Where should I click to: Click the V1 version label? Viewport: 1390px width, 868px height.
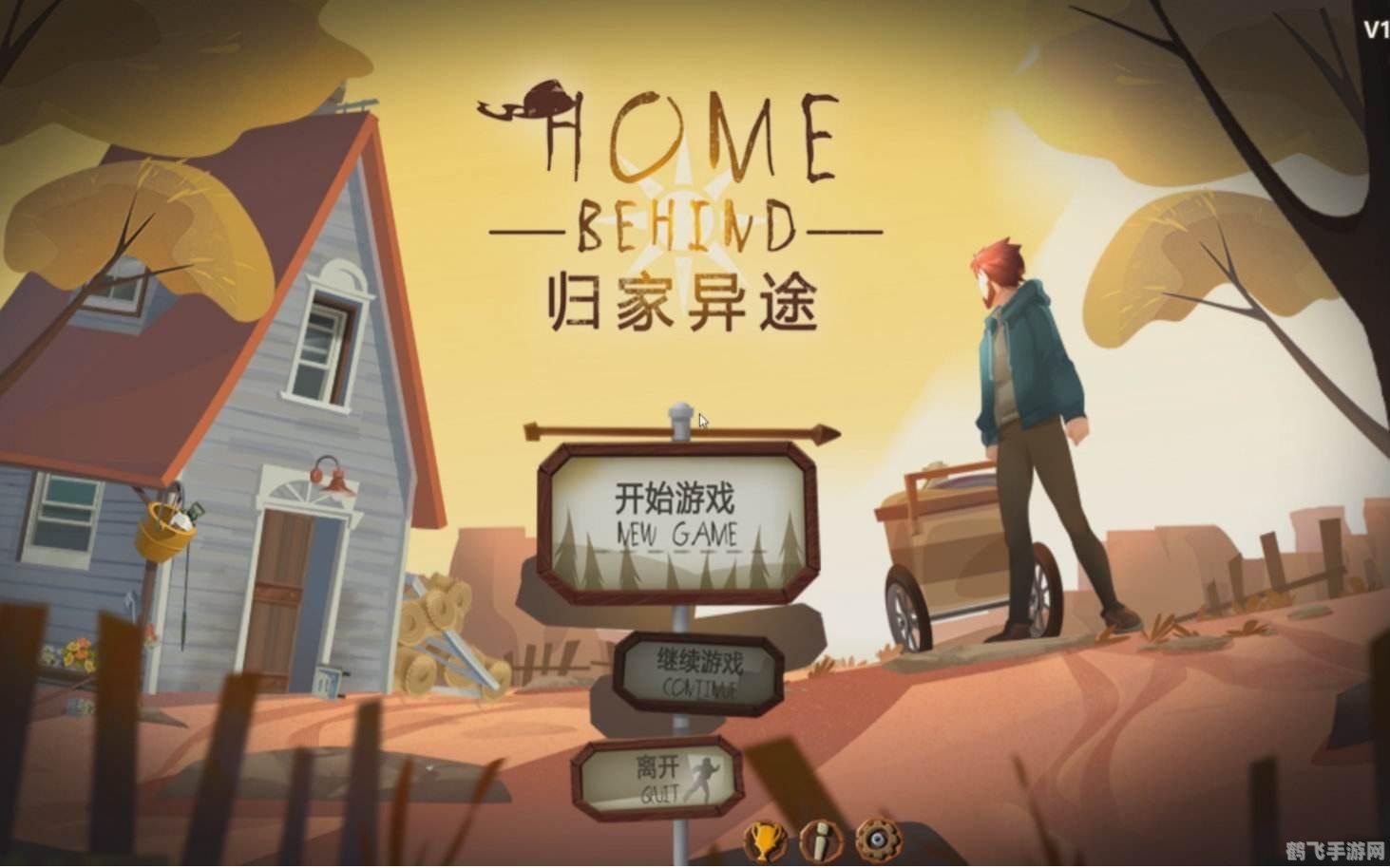1375,28
